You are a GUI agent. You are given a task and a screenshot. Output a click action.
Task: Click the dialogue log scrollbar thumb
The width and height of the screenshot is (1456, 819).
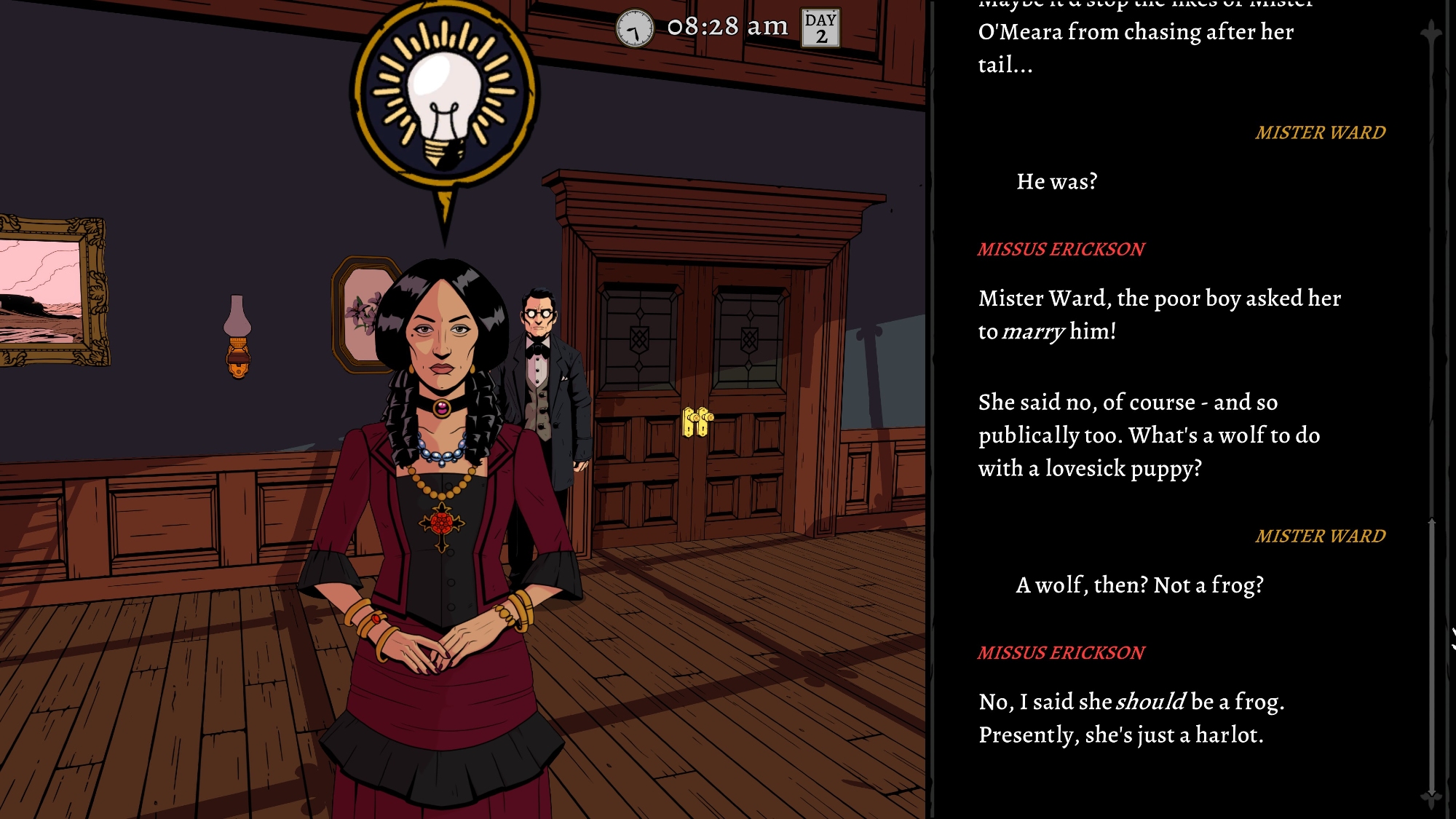tap(1431, 655)
